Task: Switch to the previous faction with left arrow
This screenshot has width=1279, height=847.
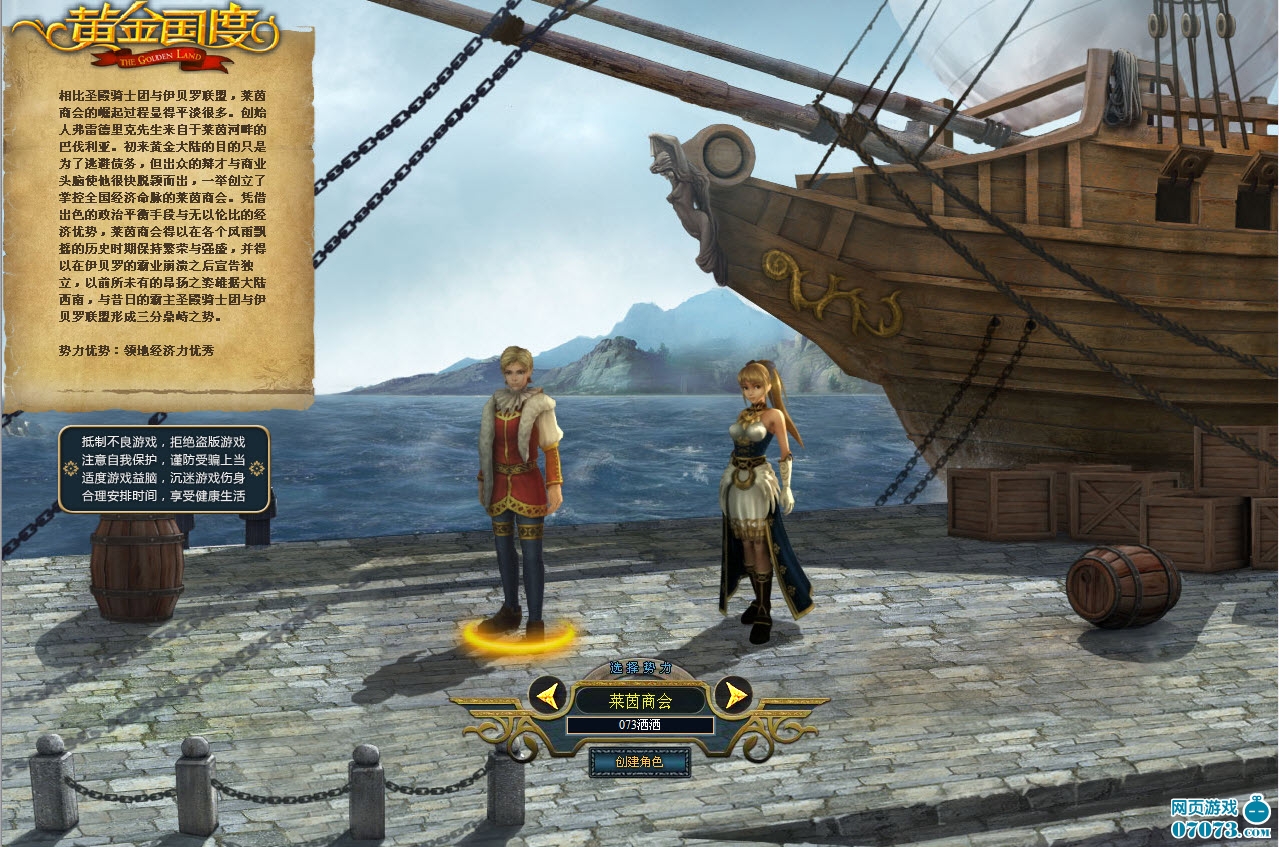Action: click(x=547, y=694)
